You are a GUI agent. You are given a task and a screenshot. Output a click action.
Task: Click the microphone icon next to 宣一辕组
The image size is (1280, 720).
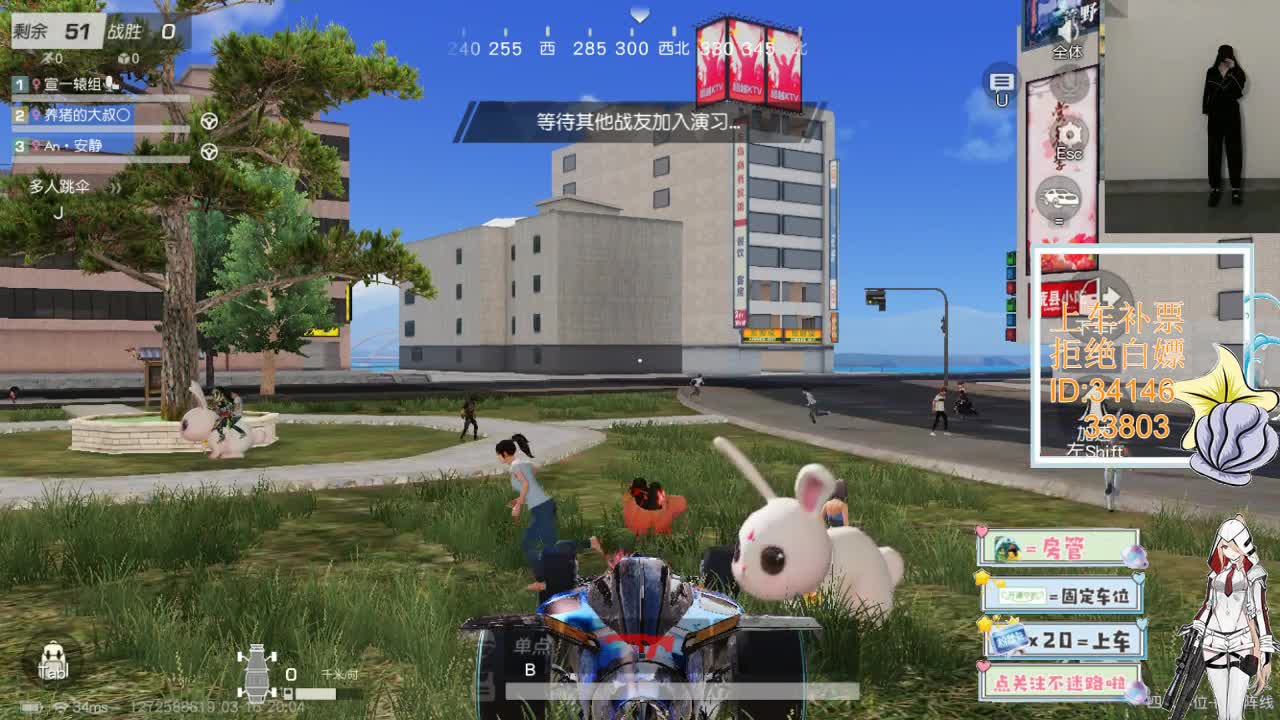click(x=109, y=84)
